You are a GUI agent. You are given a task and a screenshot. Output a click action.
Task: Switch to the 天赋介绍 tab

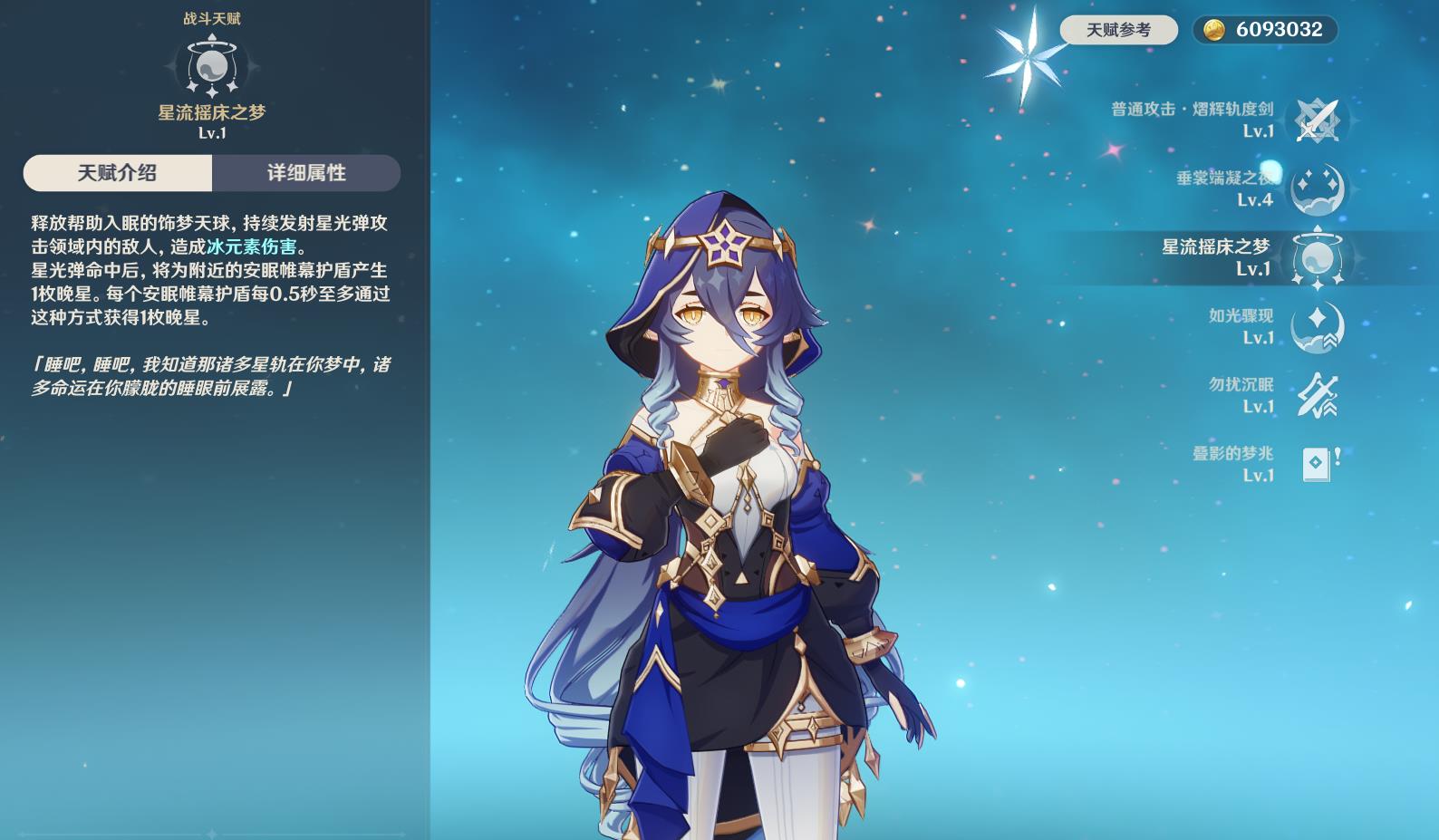coord(118,173)
